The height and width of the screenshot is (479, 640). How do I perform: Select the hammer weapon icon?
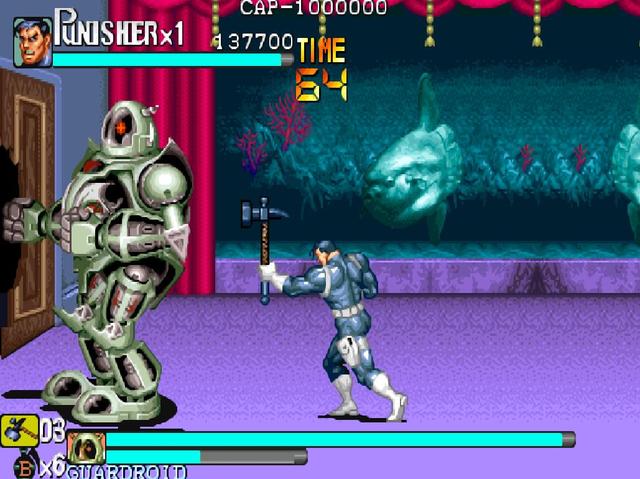(19, 430)
